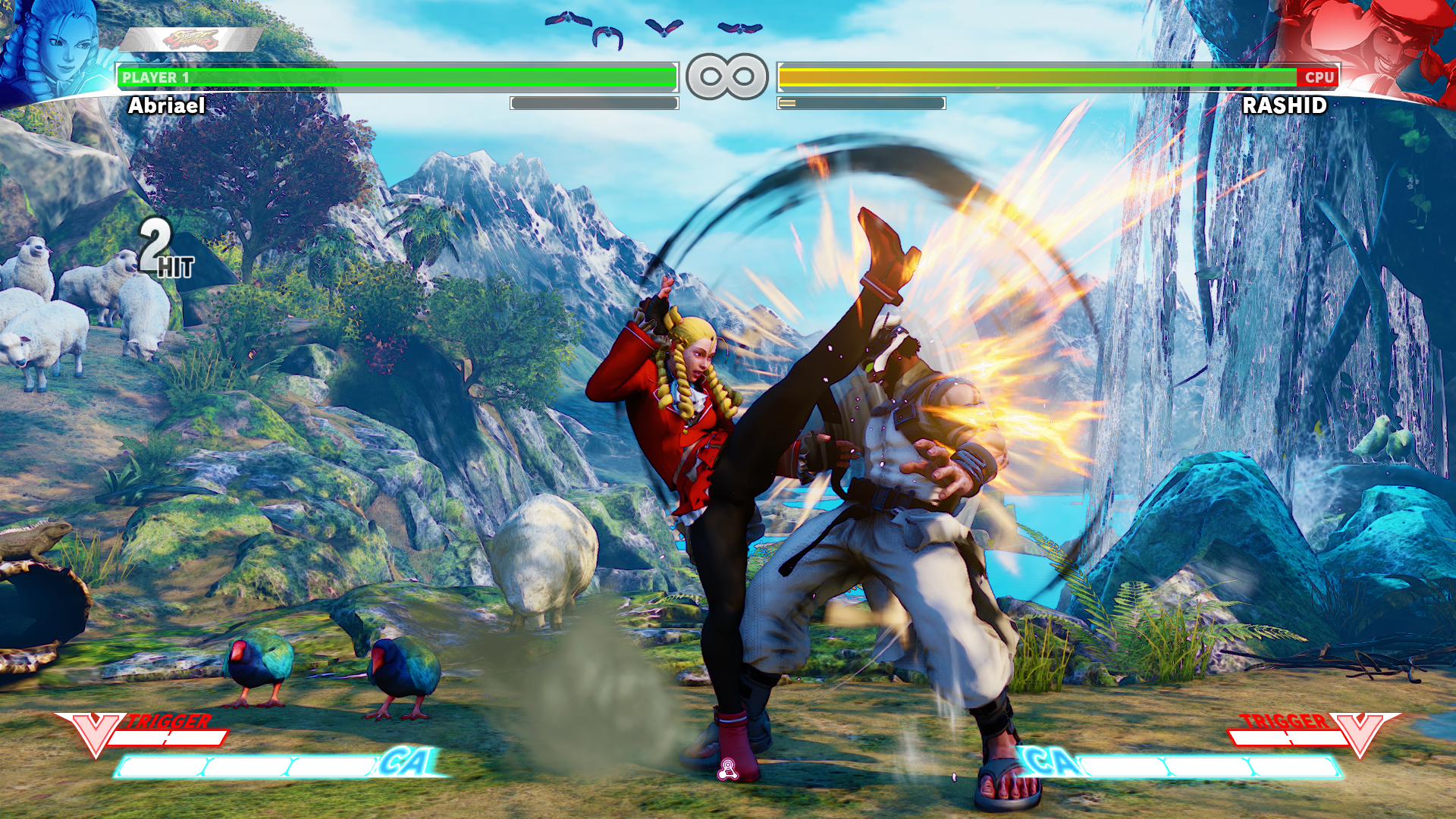Screen dimensions: 1456x819
Task: Click the CPU's V-Trigger emblem
Action: coord(1360,733)
